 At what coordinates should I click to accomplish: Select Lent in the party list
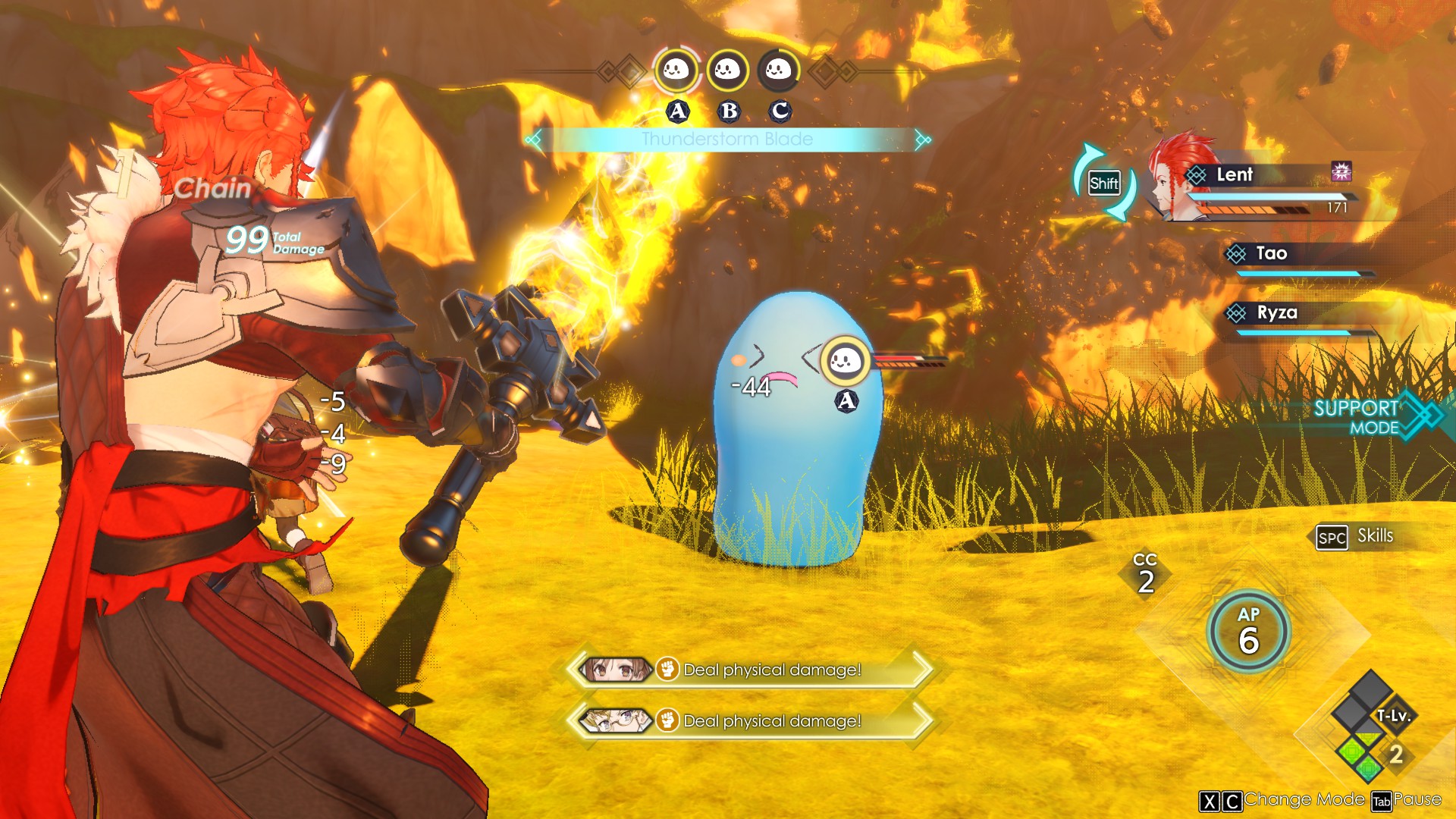pyautogui.click(x=1235, y=175)
